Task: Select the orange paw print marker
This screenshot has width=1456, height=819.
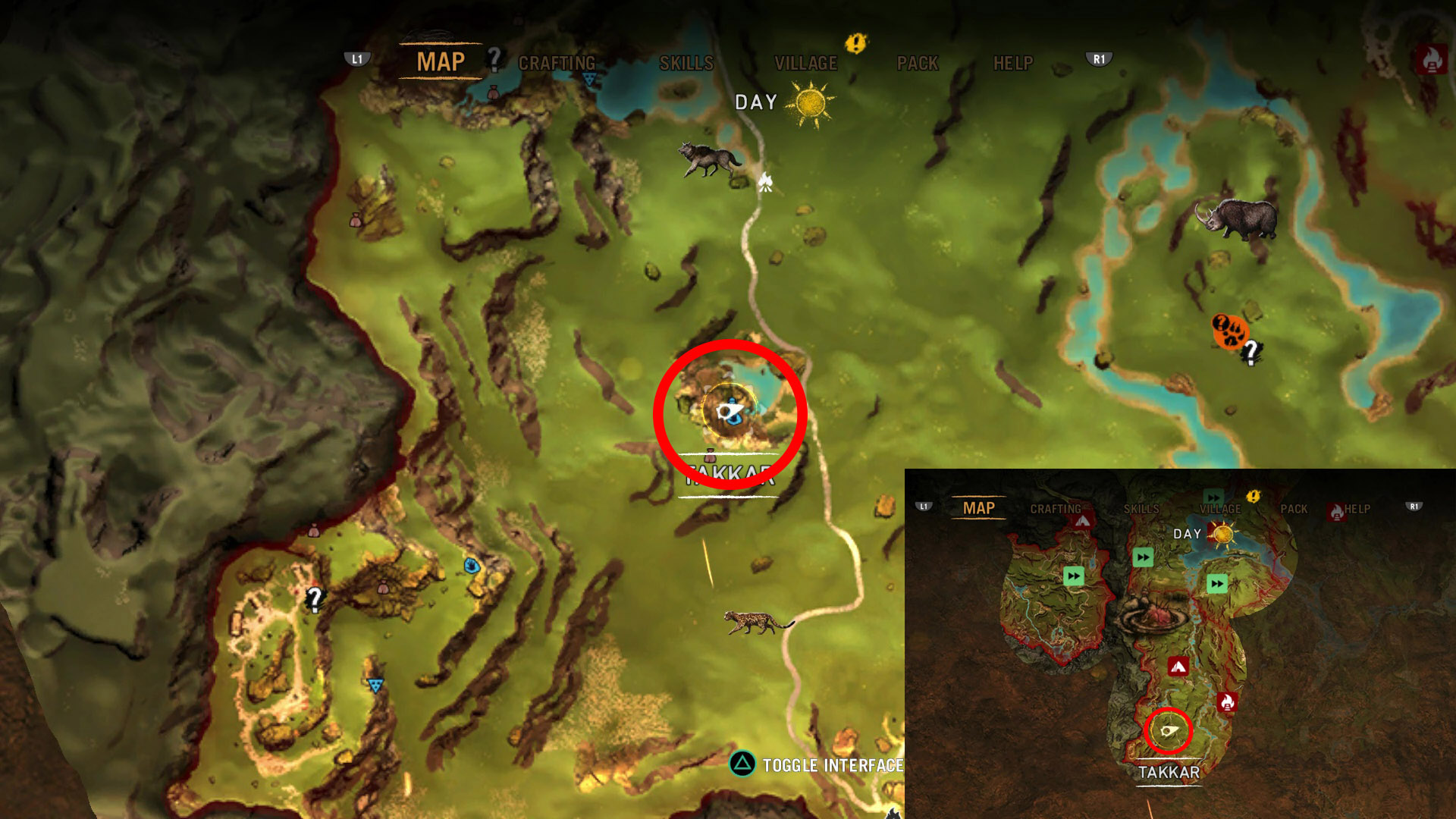Action: (1228, 331)
